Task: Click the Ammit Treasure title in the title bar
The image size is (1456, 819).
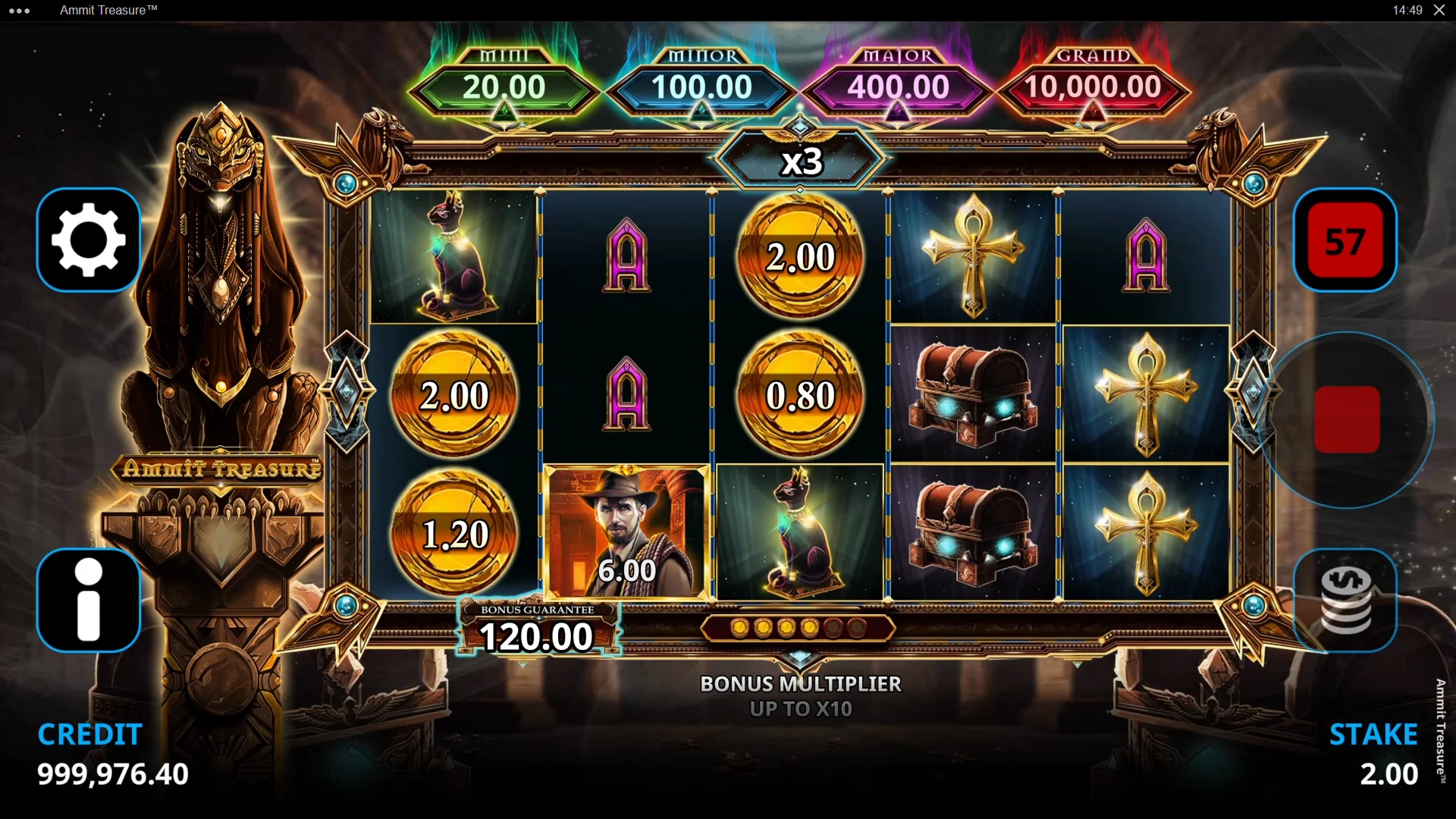Action: tap(108, 10)
